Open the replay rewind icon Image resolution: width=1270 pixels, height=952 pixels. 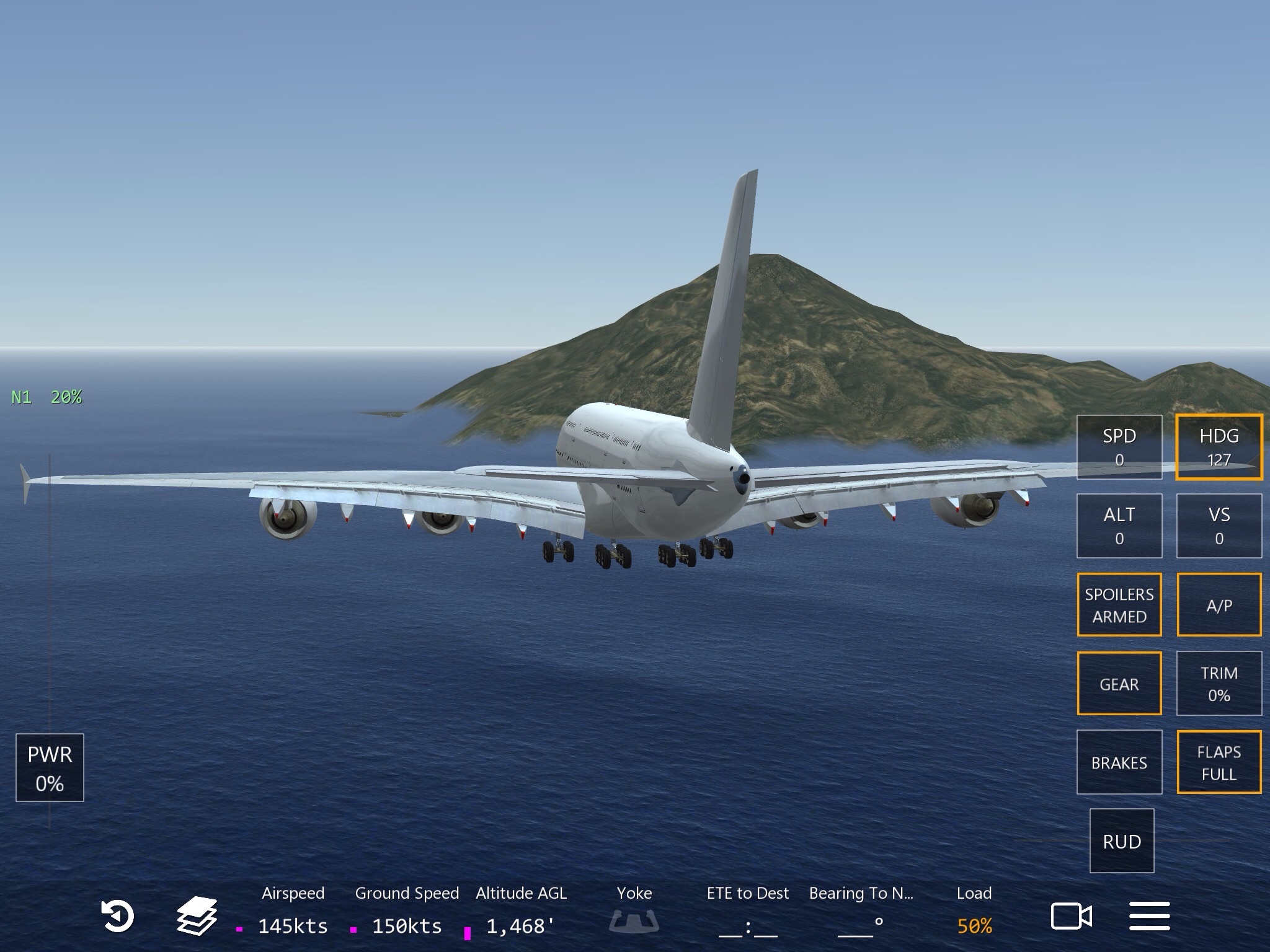click(x=117, y=916)
